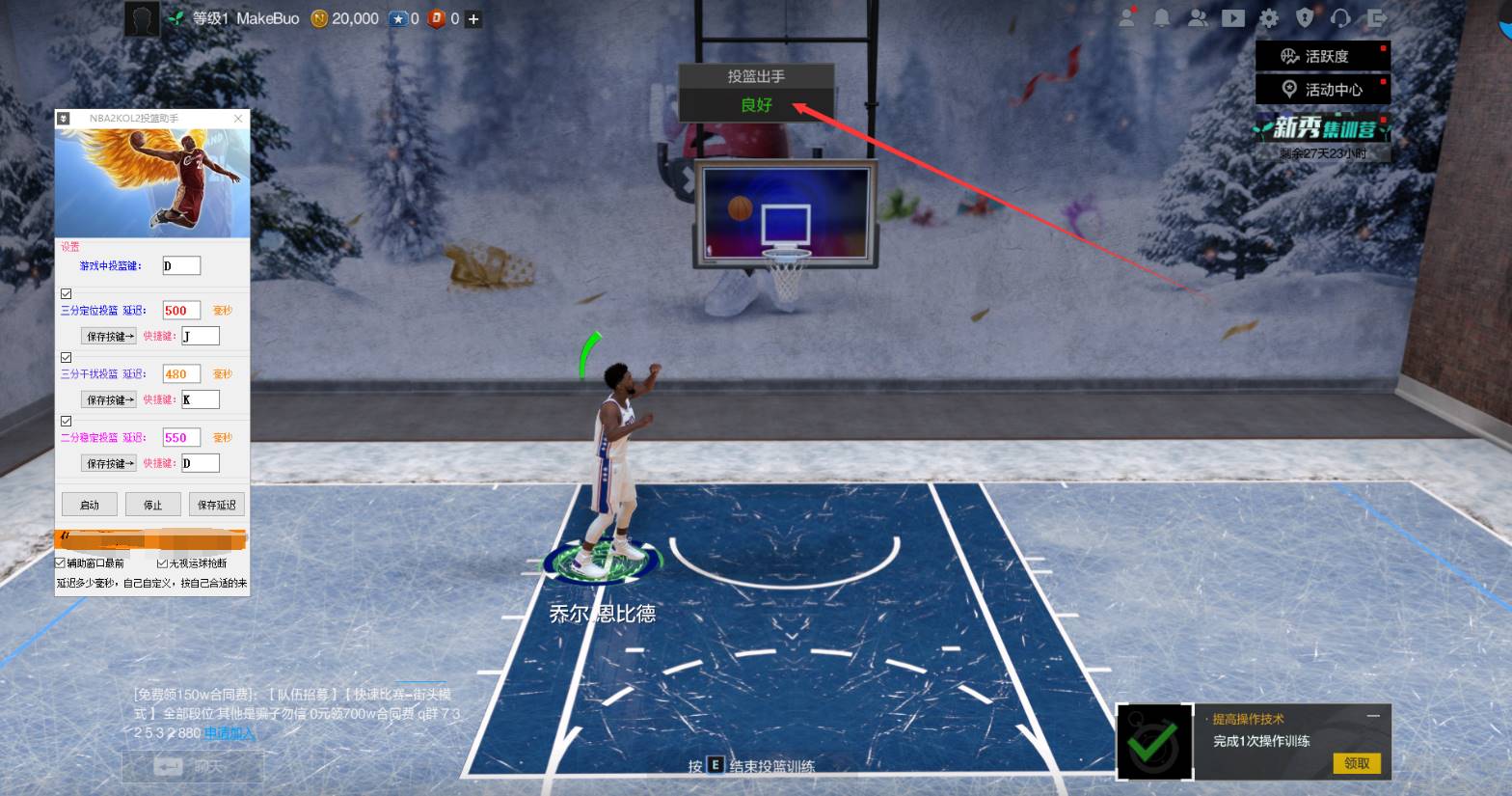Screen dimensions: 1512x796
Task: Open the friends list icon
Action: (x=1198, y=17)
